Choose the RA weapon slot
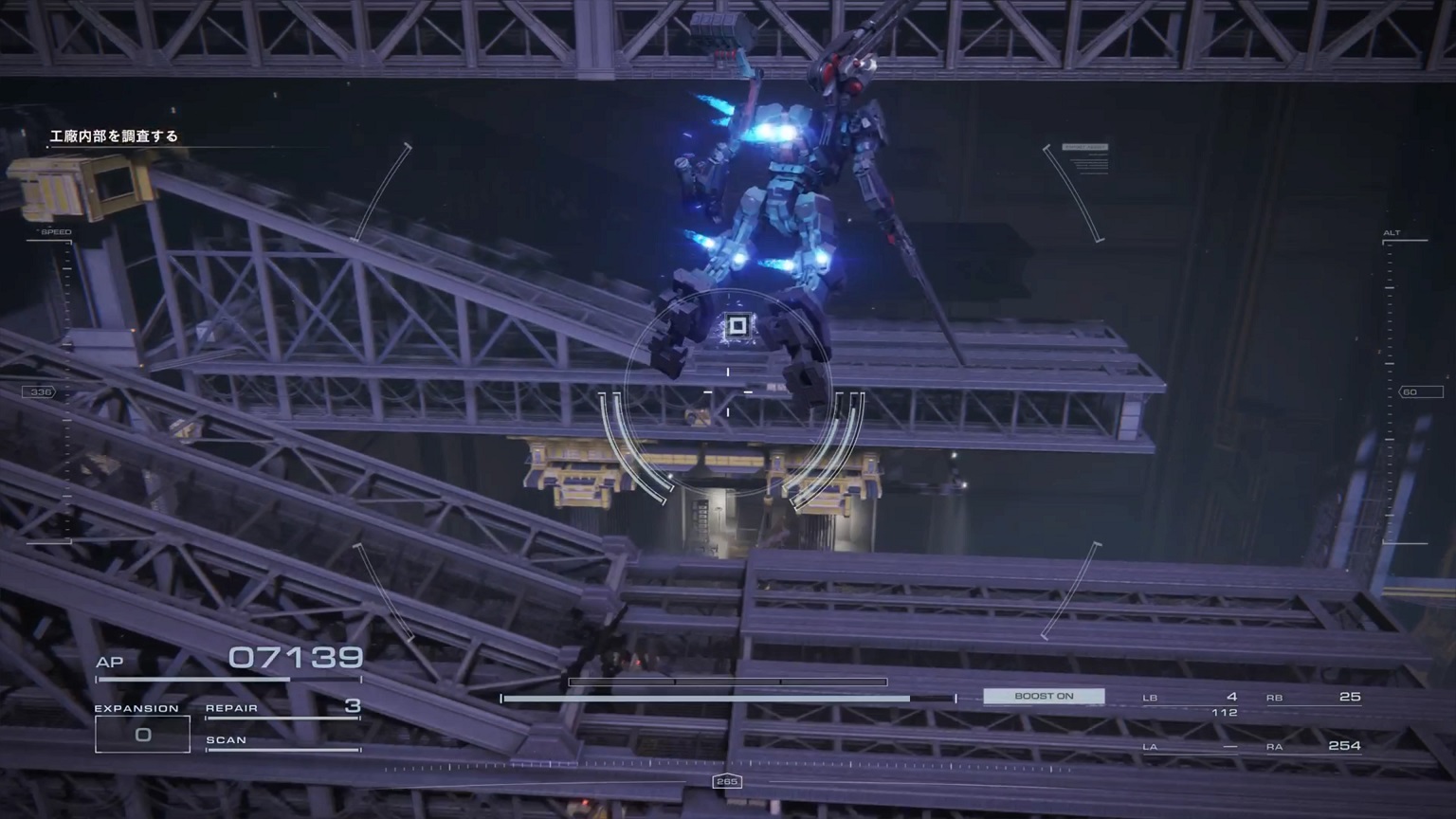 (x=1314, y=747)
